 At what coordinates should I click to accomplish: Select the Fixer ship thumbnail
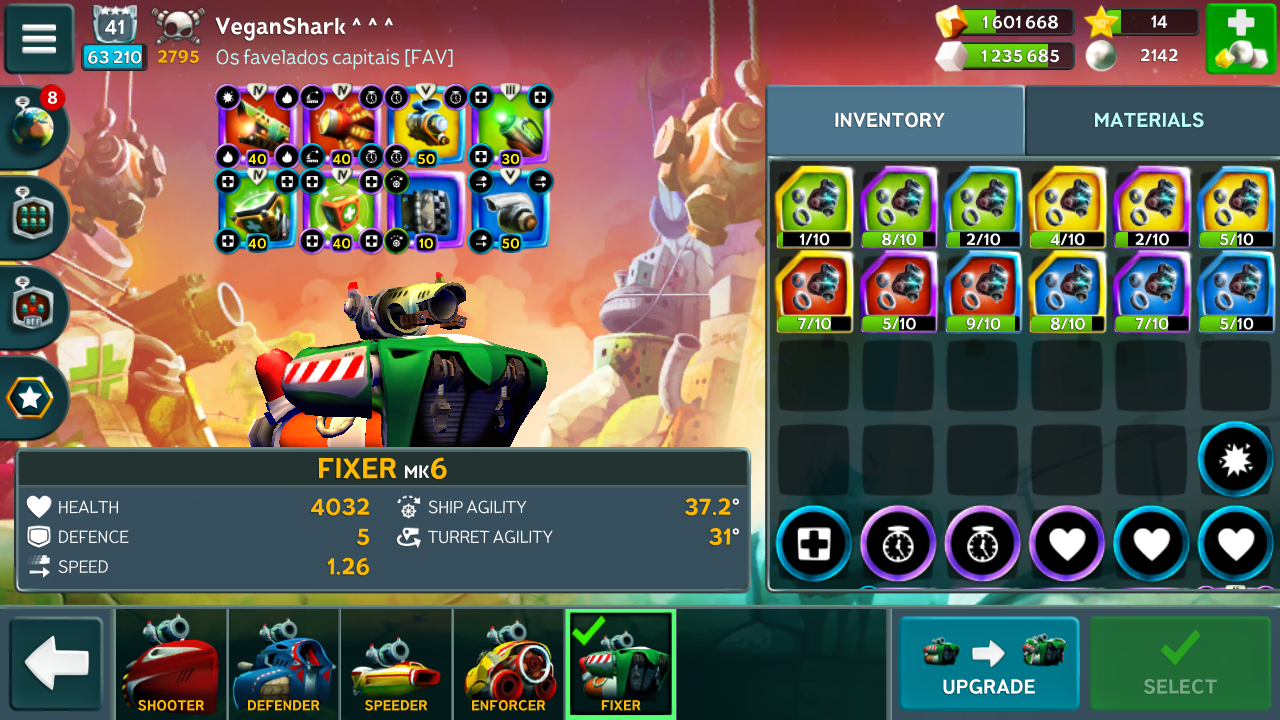(620, 664)
